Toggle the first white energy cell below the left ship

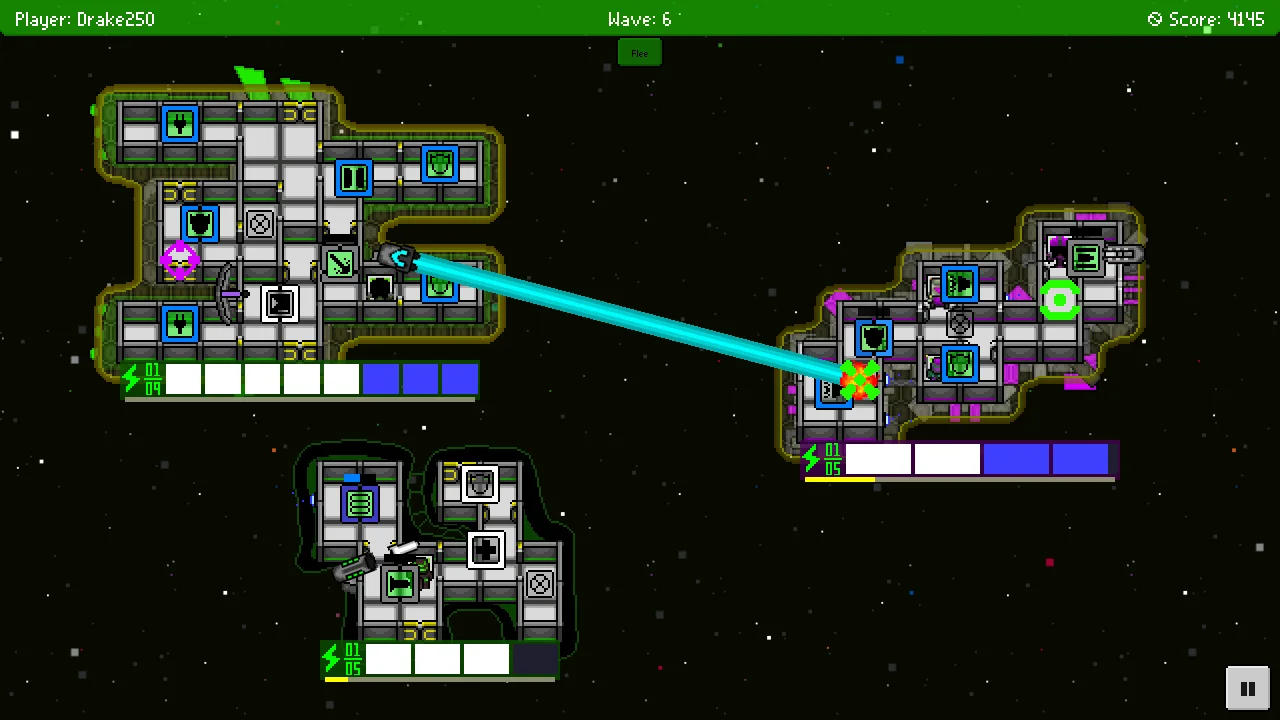pyautogui.click(x=183, y=378)
